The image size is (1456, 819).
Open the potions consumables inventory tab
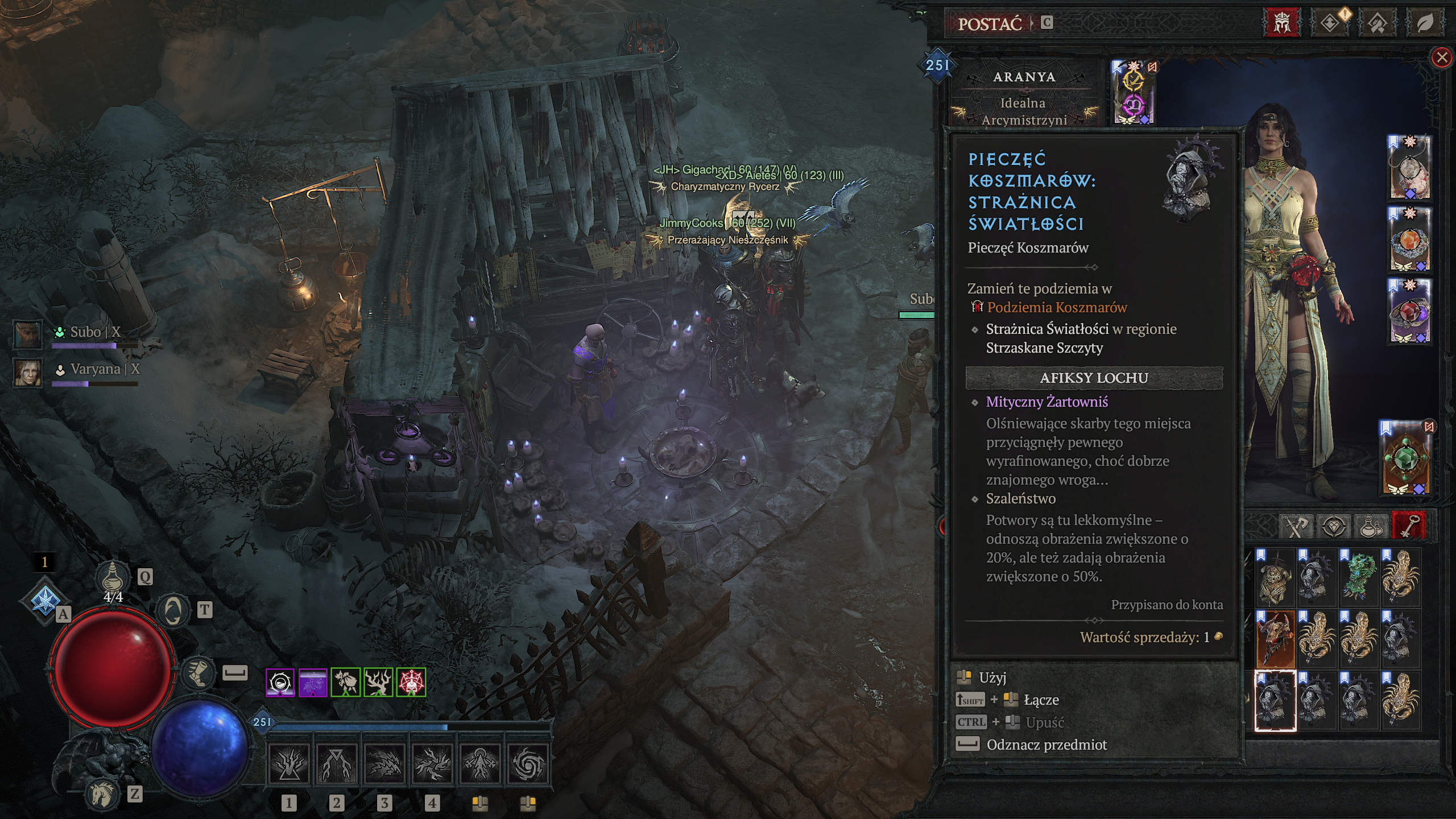(1370, 526)
